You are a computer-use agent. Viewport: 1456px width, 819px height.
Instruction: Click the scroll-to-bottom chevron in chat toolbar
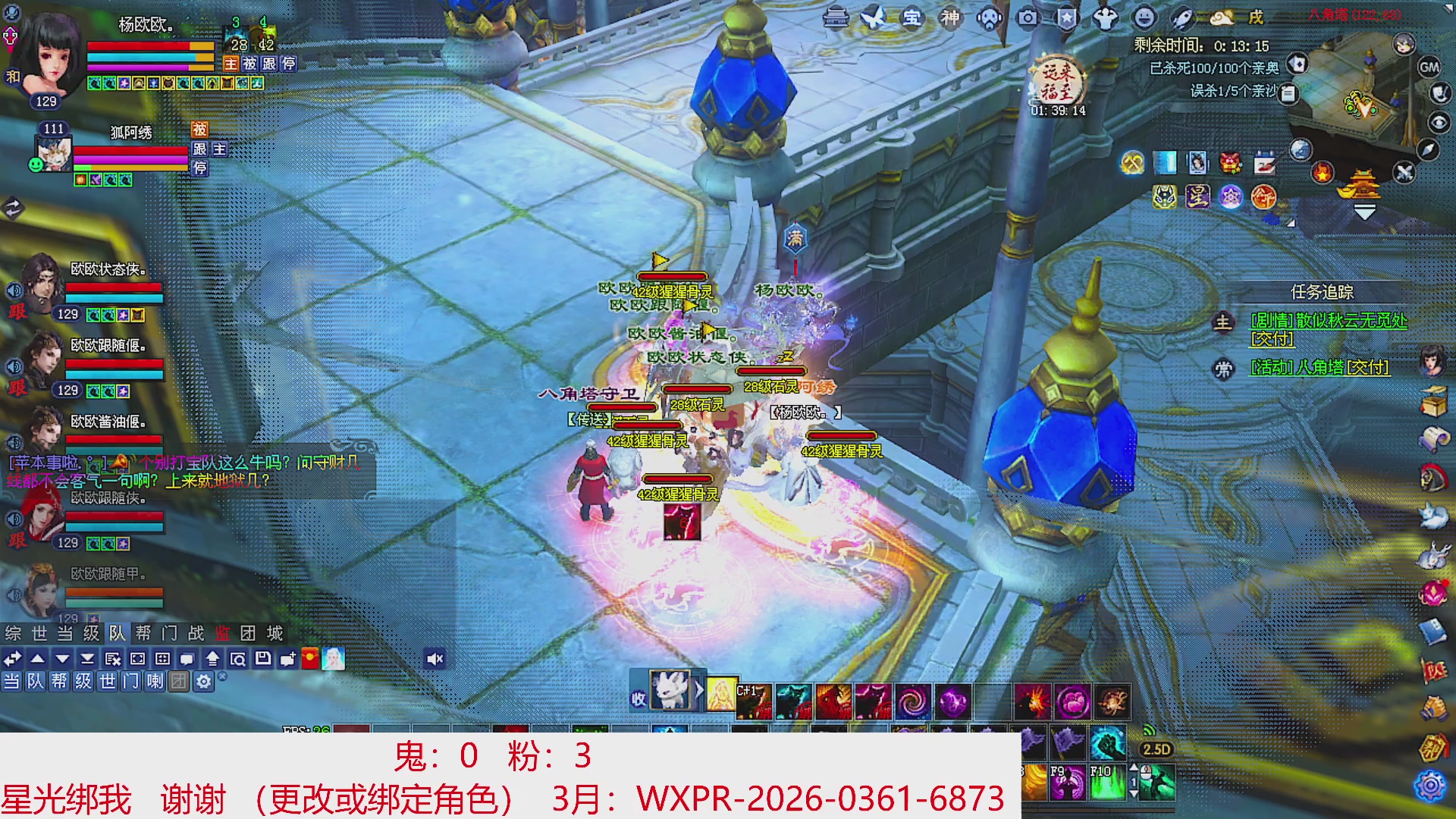pyautogui.click(x=87, y=658)
